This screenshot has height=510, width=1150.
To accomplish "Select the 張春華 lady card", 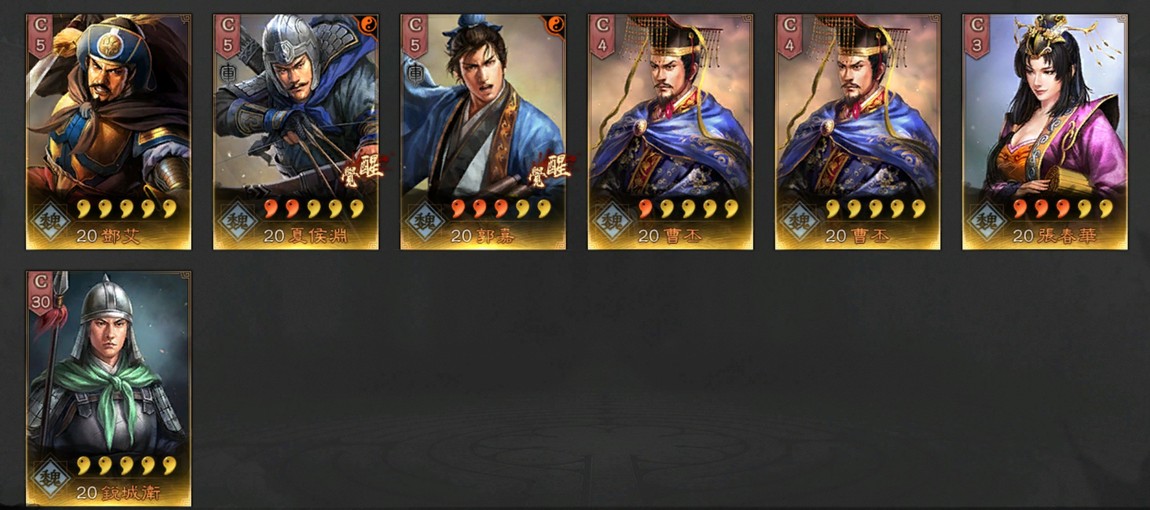I will [x=1045, y=130].
